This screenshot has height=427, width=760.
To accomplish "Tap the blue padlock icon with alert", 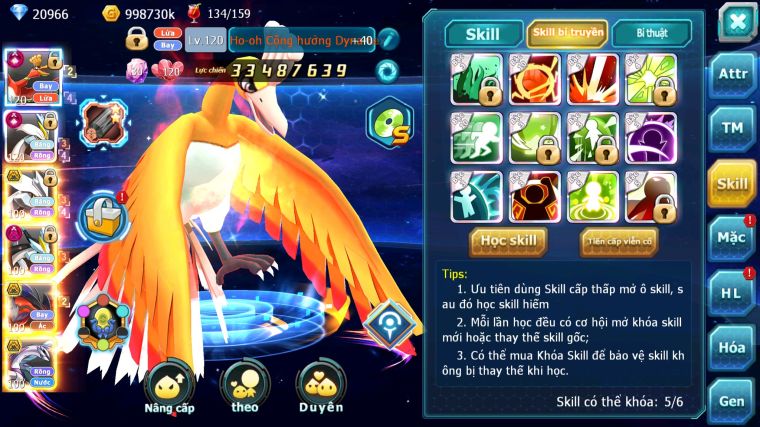I will (103, 213).
